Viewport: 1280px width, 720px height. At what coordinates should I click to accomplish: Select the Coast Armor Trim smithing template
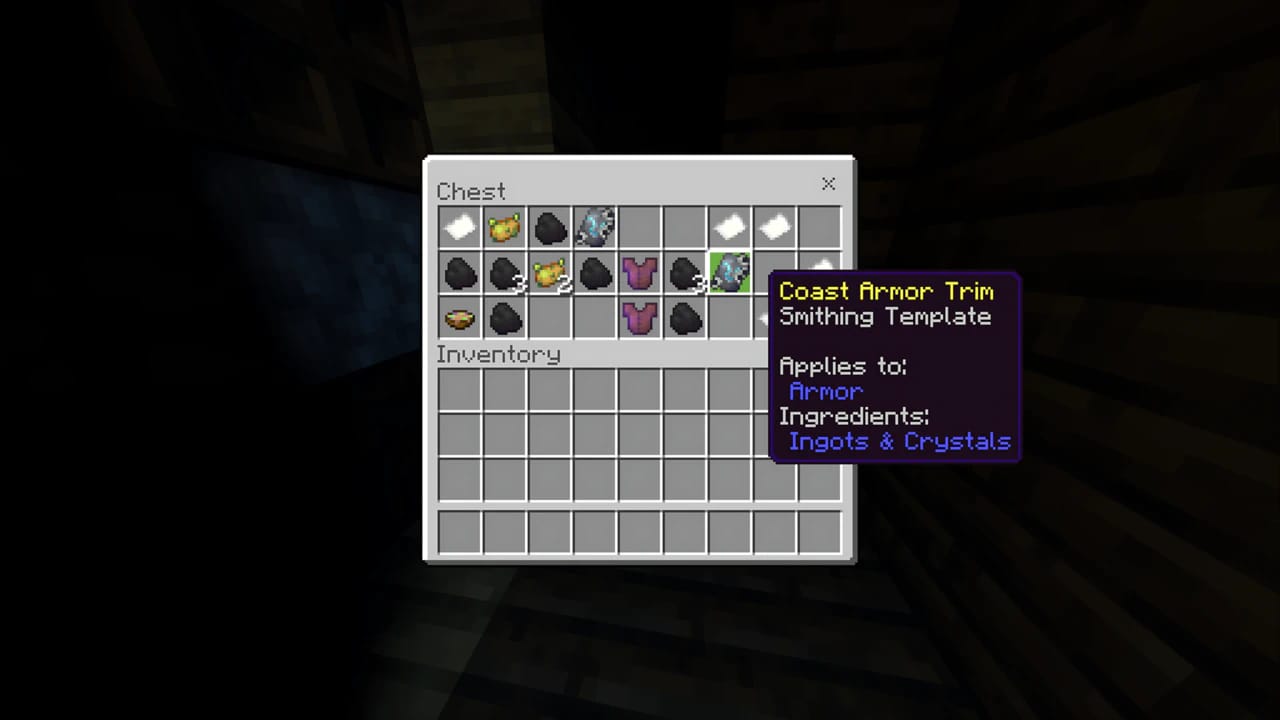pyautogui.click(x=729, y=272)
